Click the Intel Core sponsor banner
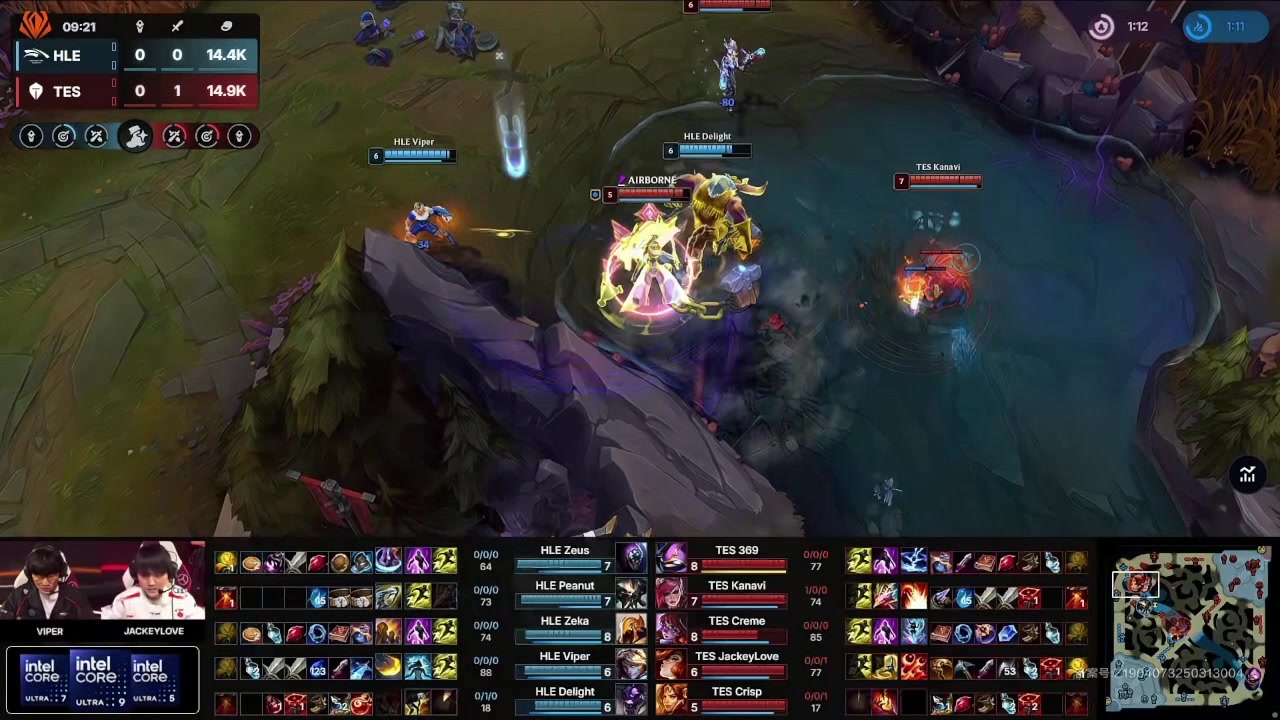 click(101, 680)
